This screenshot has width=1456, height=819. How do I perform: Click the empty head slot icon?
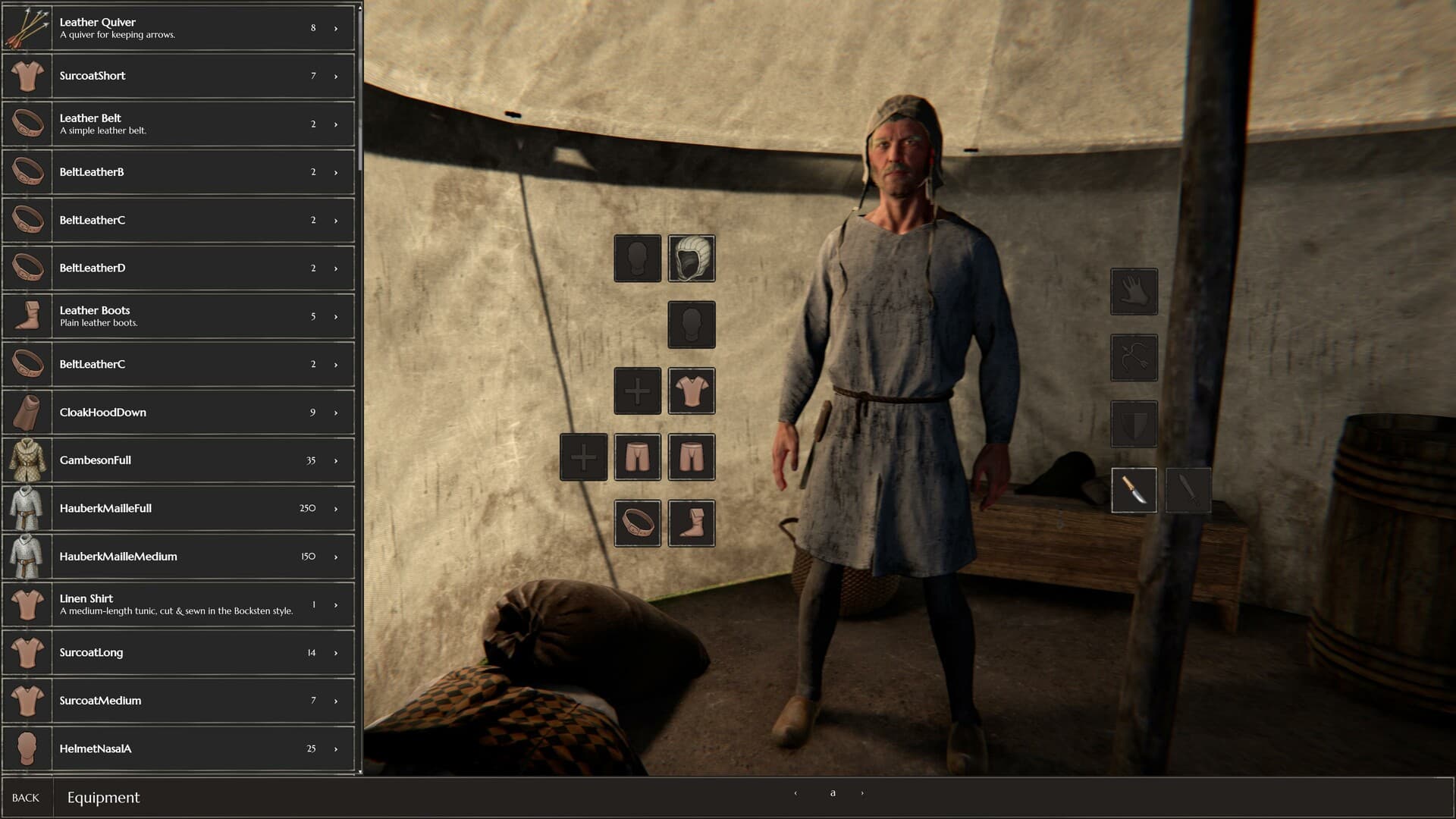pos(637,258)
